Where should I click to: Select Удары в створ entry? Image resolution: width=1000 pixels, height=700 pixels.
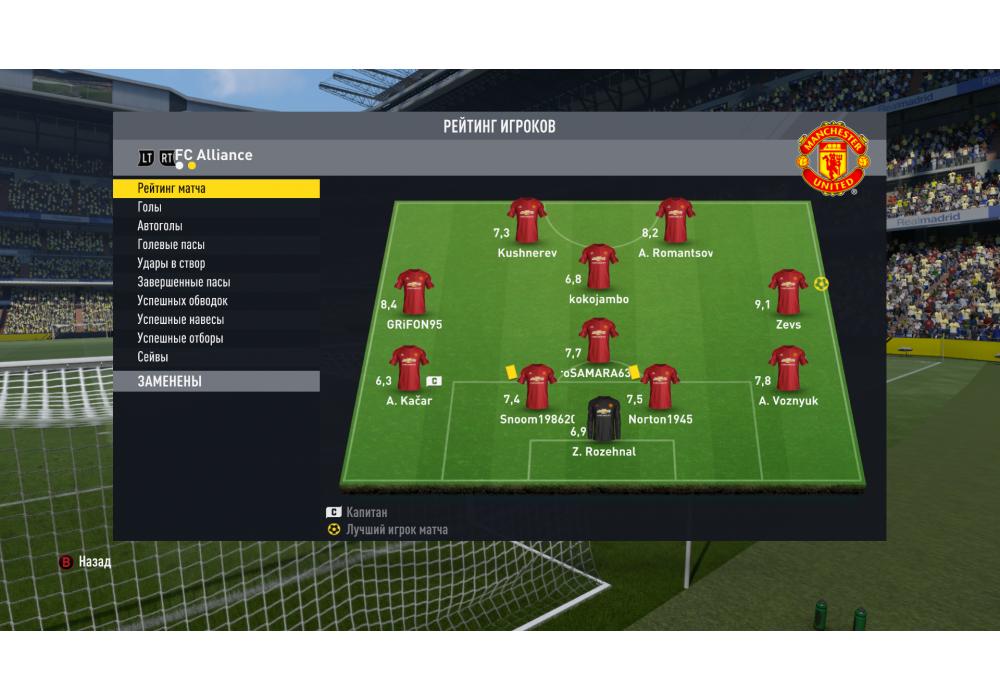215,264
